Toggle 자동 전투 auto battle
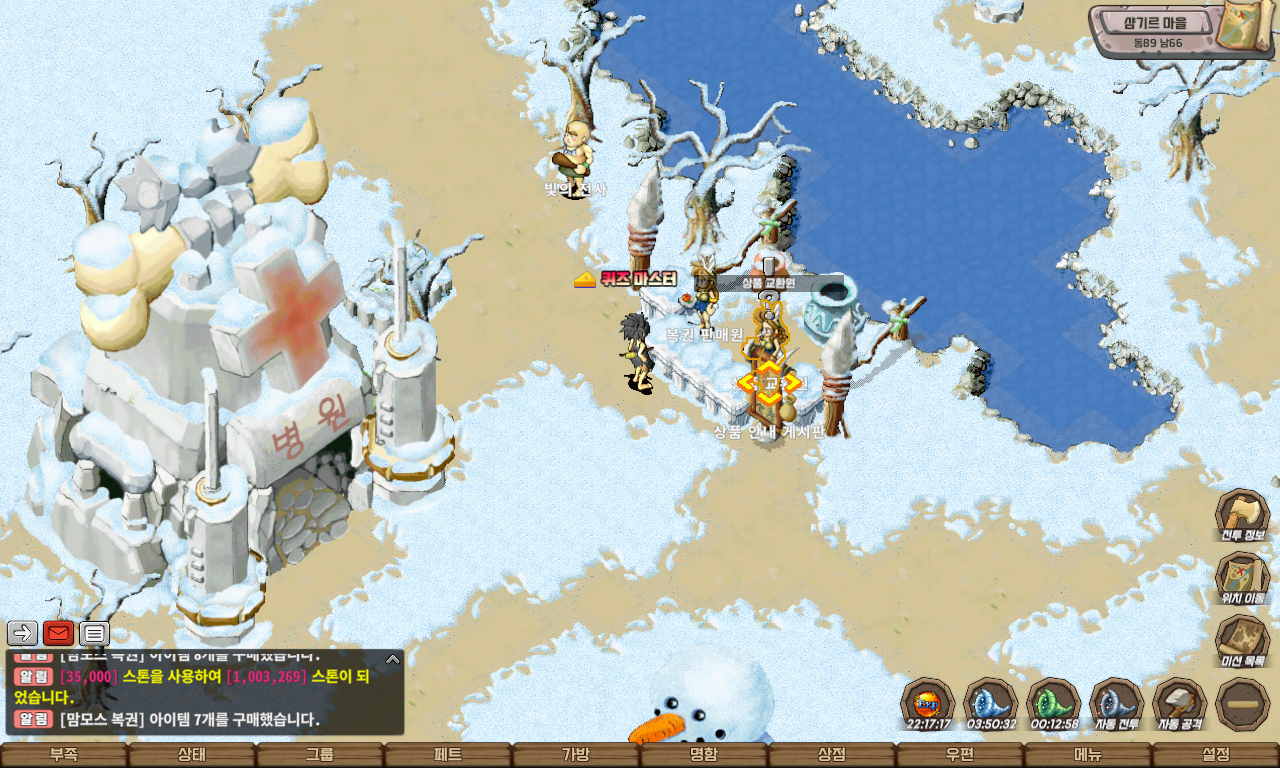 click(1116, 704)
